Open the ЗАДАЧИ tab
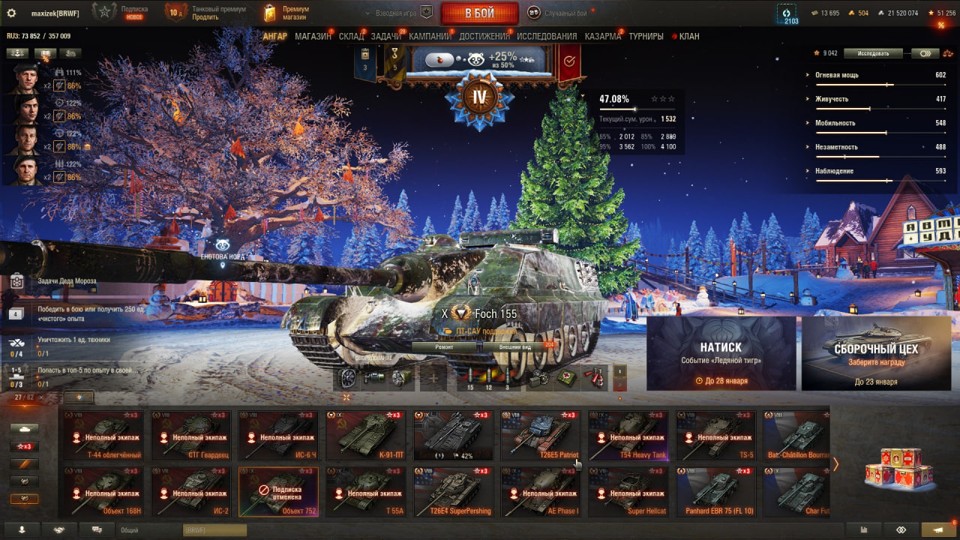Image resolution: width=960 pixels, height=540 pixels. [x=386, y=37]
